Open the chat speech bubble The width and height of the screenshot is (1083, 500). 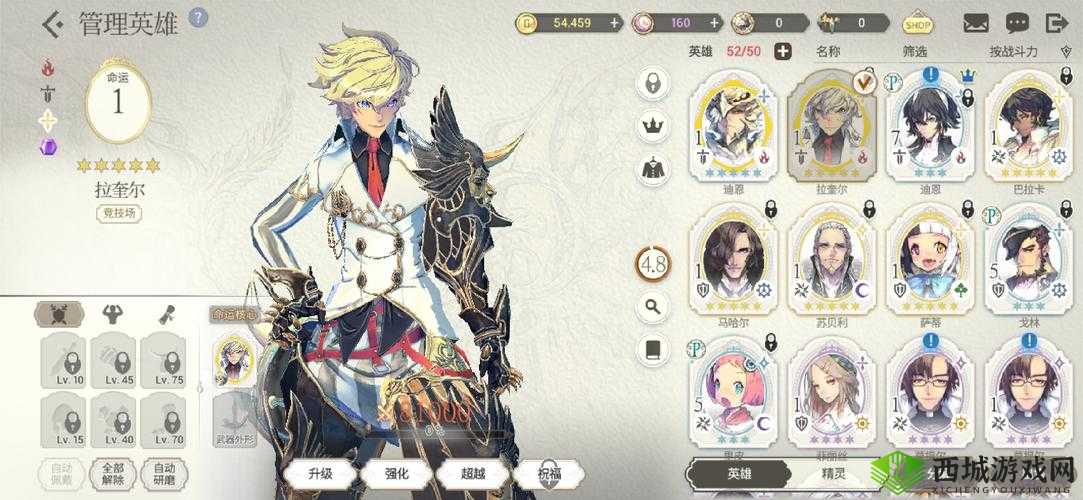point(1017,22)
